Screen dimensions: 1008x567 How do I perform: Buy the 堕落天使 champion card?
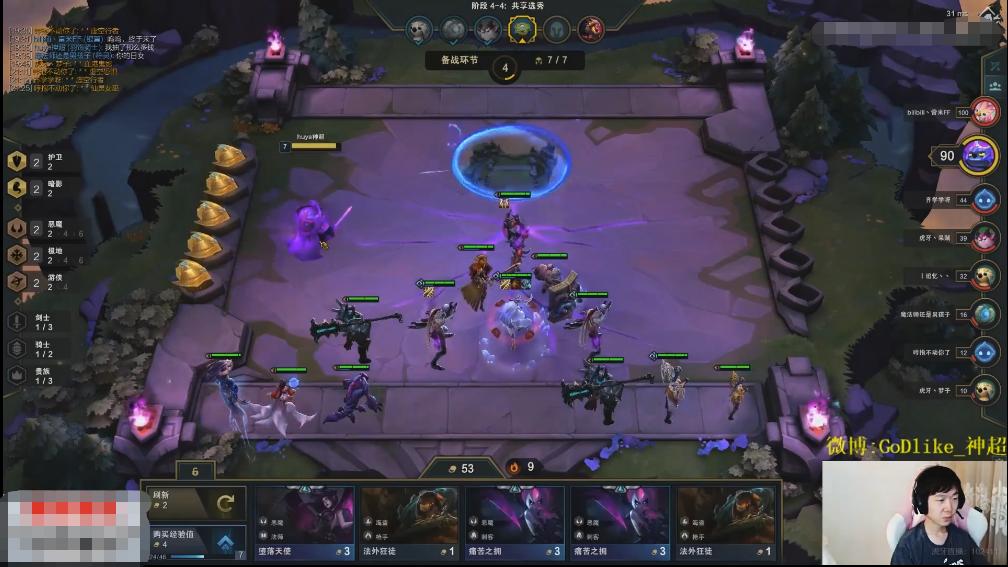305,522
